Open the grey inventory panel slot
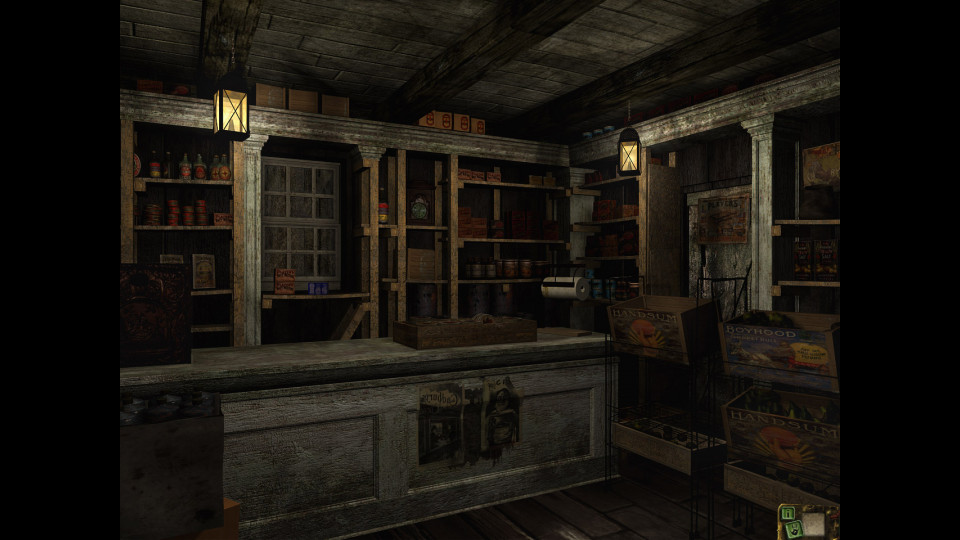Screen dimensions: 960x540 [x=813, y=524]
